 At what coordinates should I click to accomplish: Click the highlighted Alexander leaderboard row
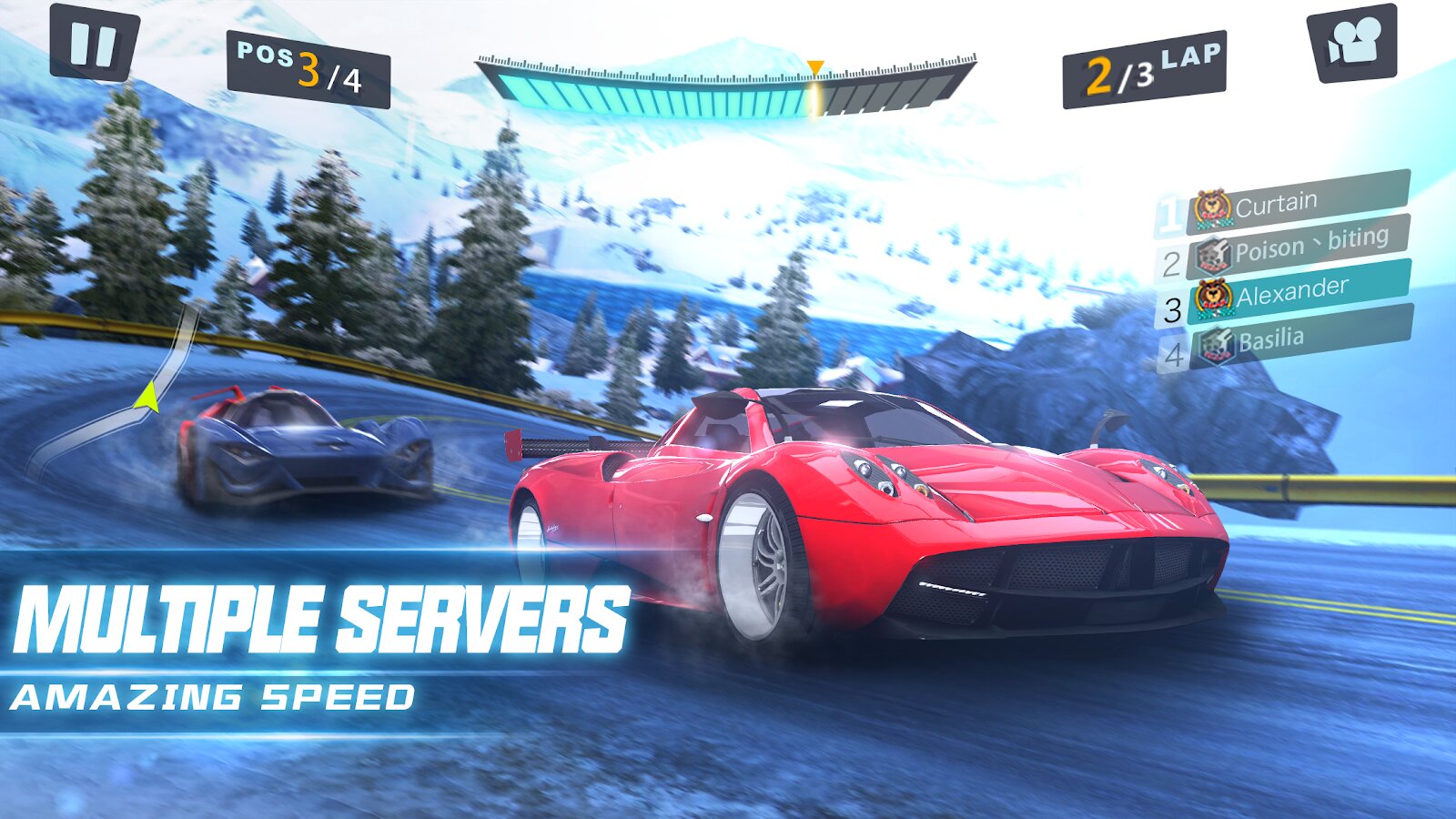1292,294
